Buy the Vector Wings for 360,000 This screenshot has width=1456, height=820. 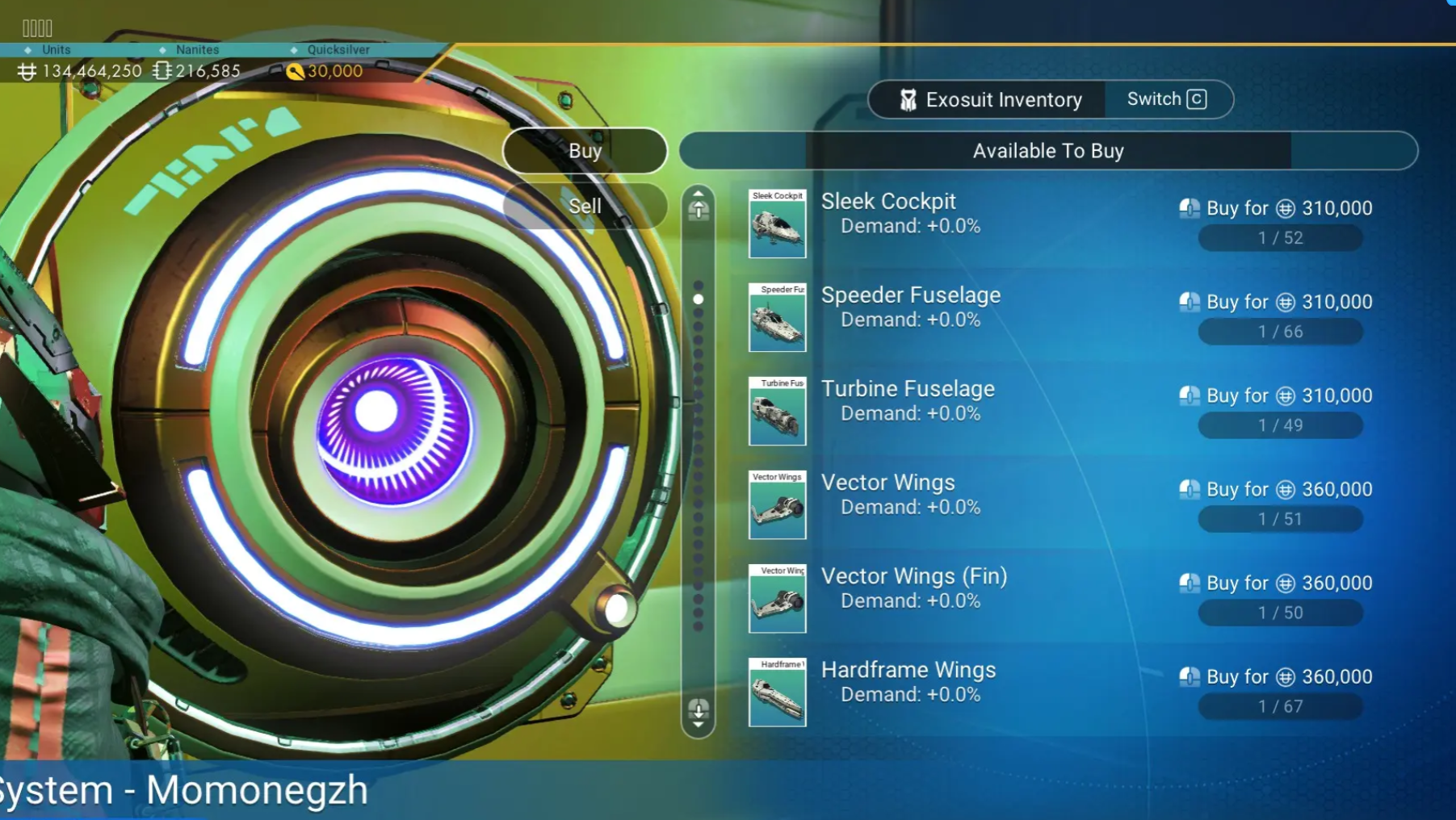pyautogui.click(x=1276, y=489)
